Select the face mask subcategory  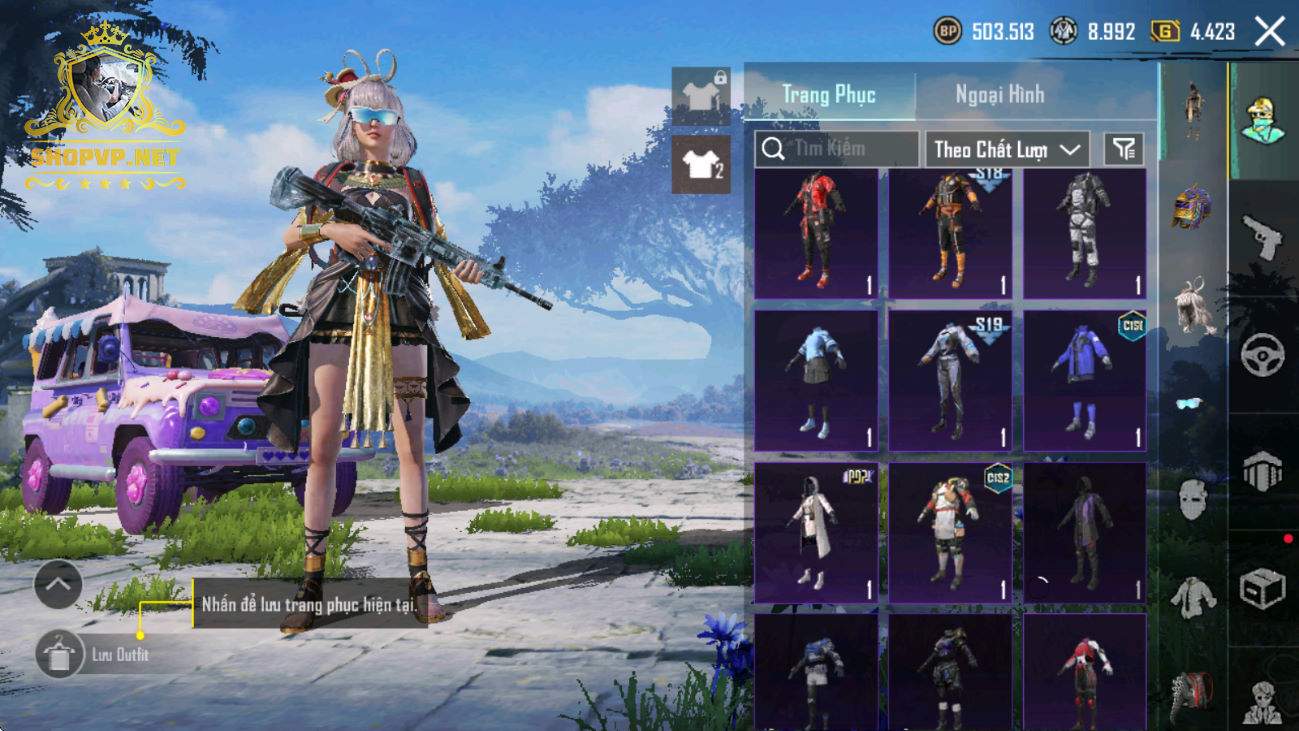pos(1192,499)
